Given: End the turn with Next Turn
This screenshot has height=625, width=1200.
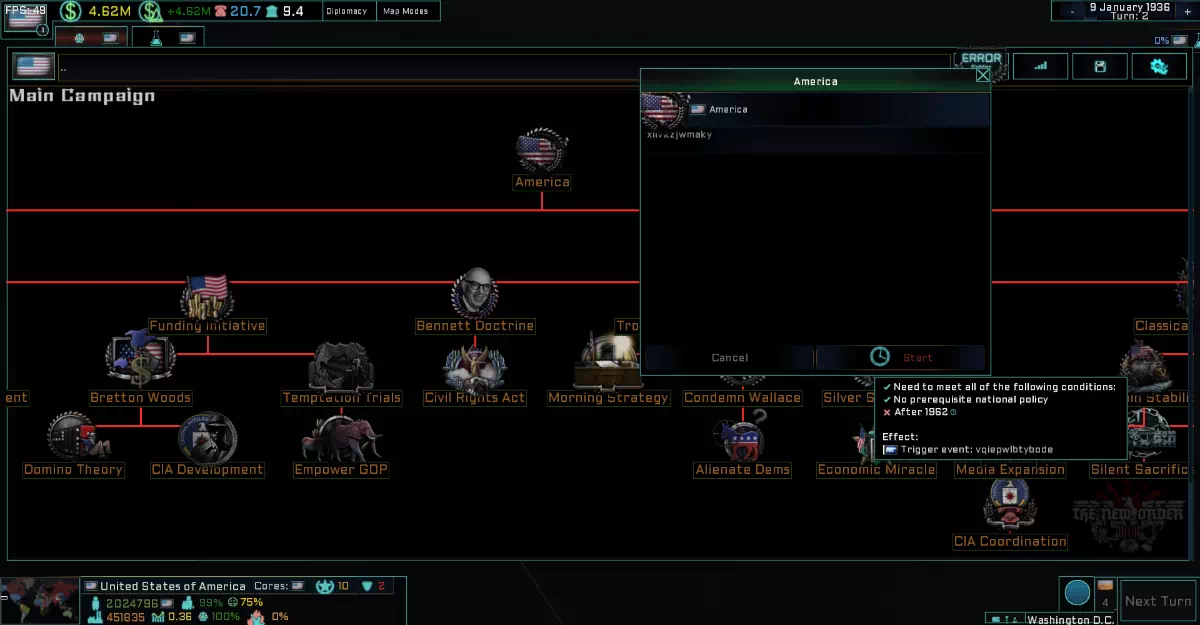Looking at the screenshot, I should click(1157, 601).
